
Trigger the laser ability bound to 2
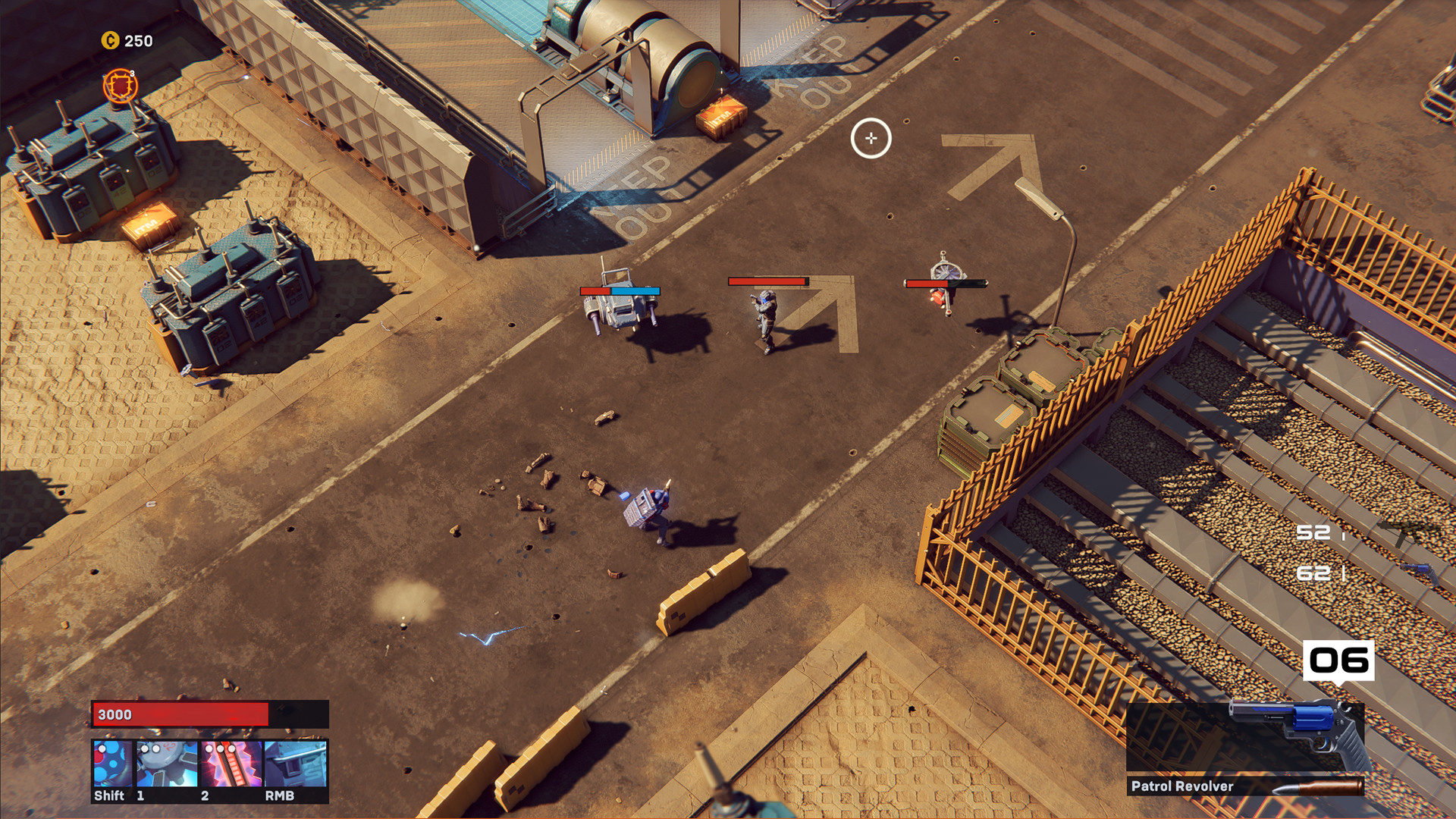pos(231,766)
